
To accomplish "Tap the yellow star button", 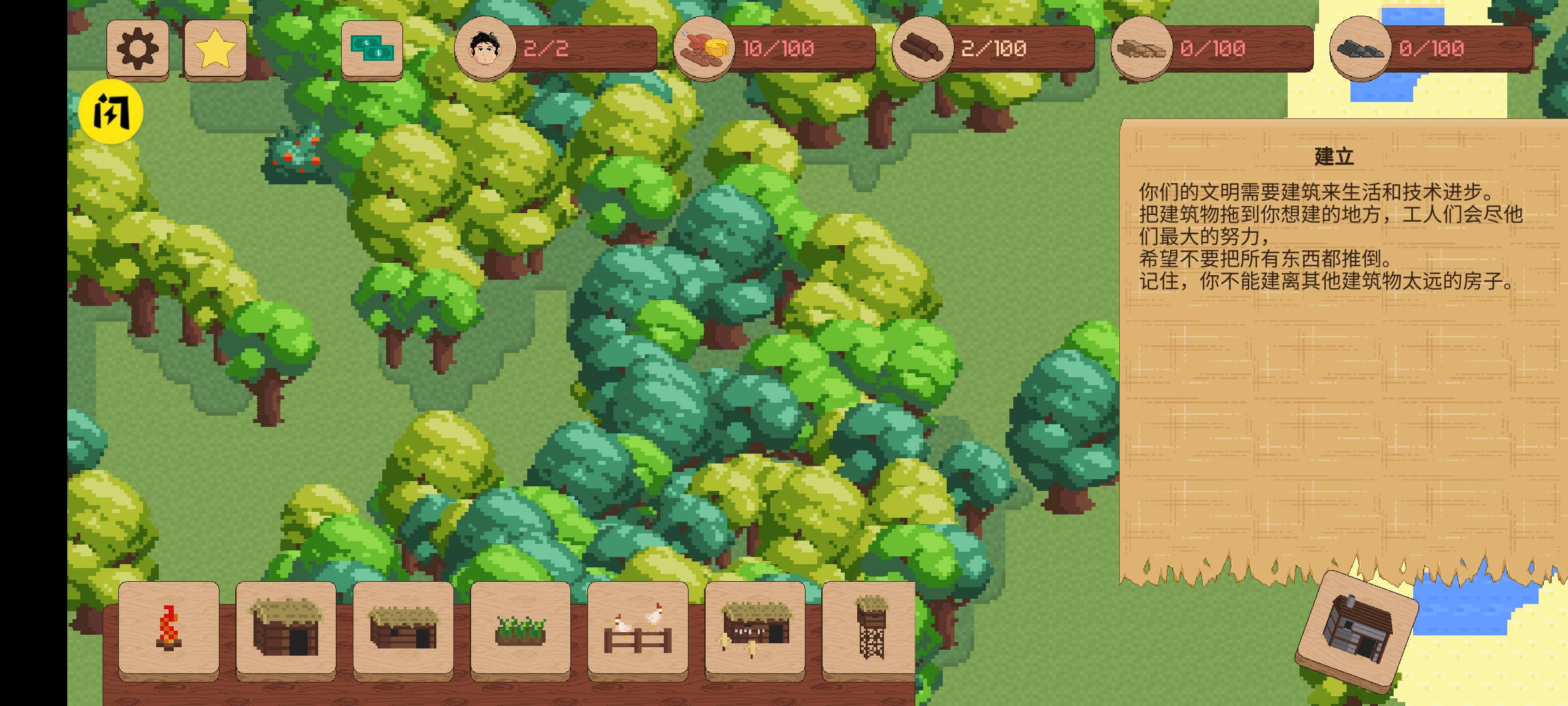I will [216, 49].
